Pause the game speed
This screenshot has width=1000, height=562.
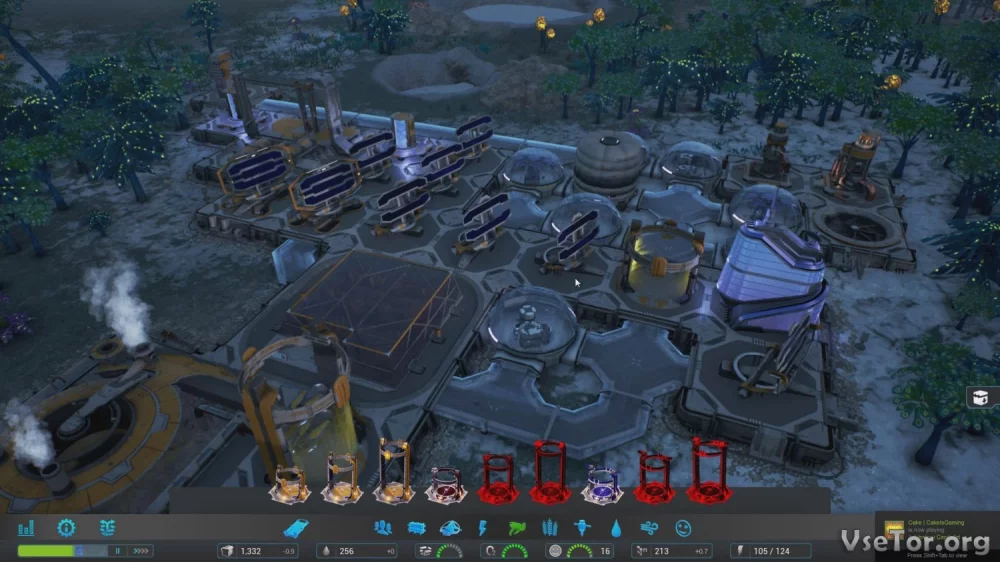point(116,550)
